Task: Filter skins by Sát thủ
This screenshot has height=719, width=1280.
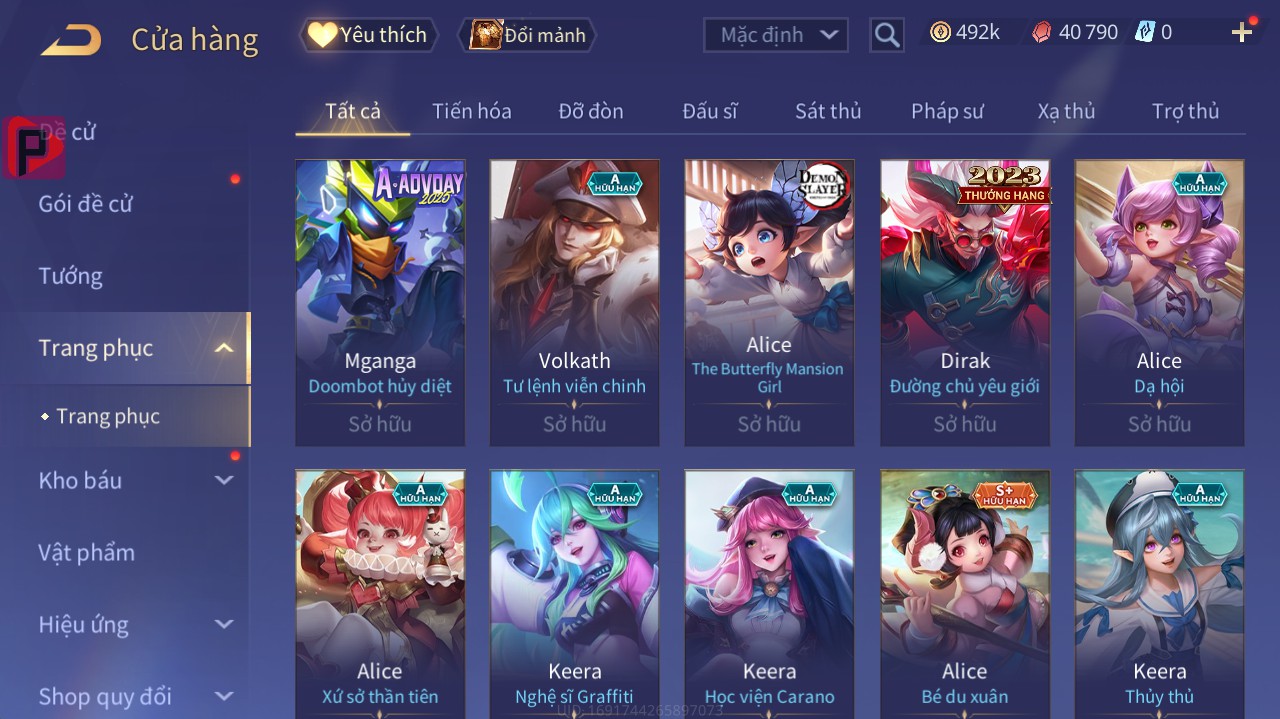Action: click(828, 111)
